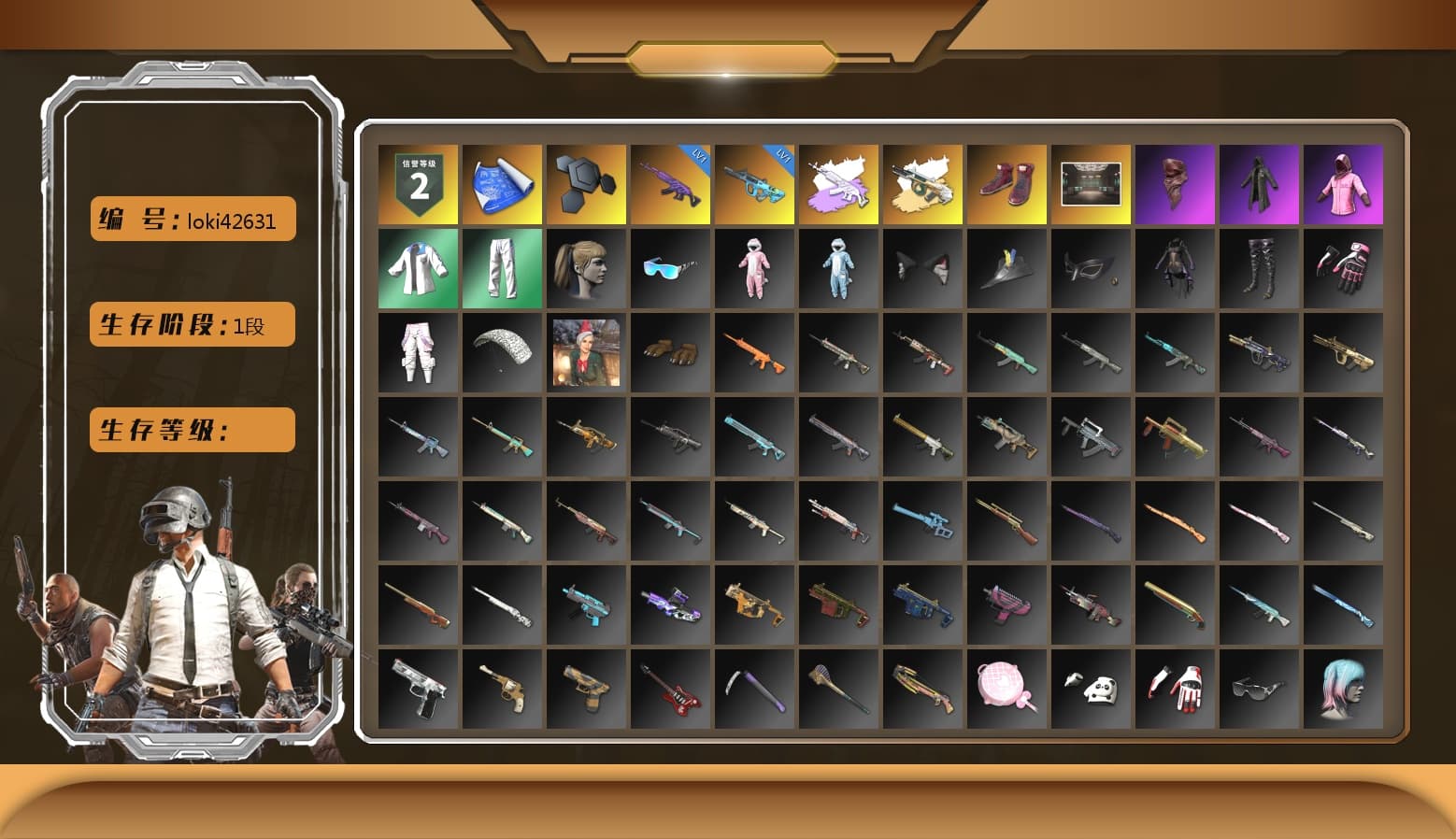The width and height of the screenshot is (1456, 839).
Task: Open the blue blueprint item icon
Action: point(502,183)
